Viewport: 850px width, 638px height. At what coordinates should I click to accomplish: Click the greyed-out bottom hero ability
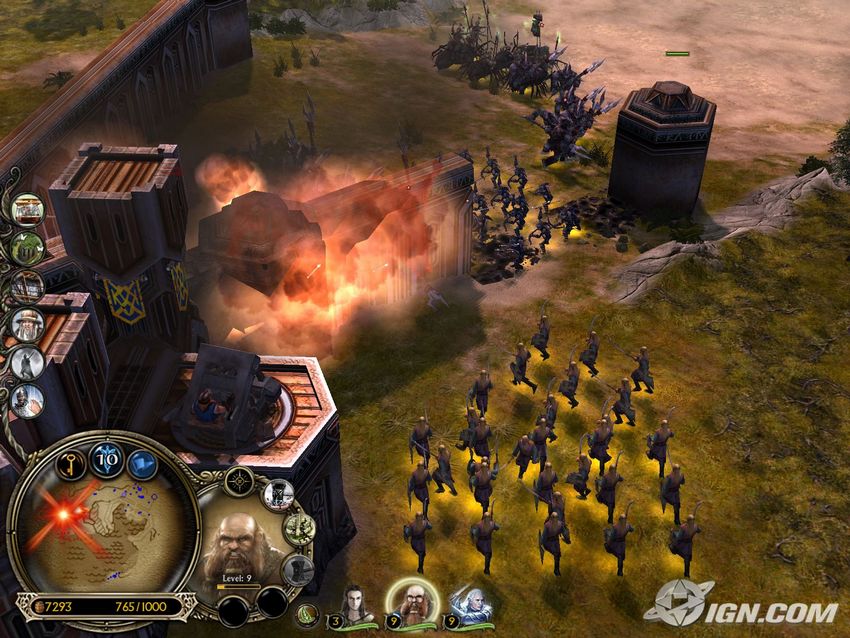pyautogui.click(x=296, y=570)
